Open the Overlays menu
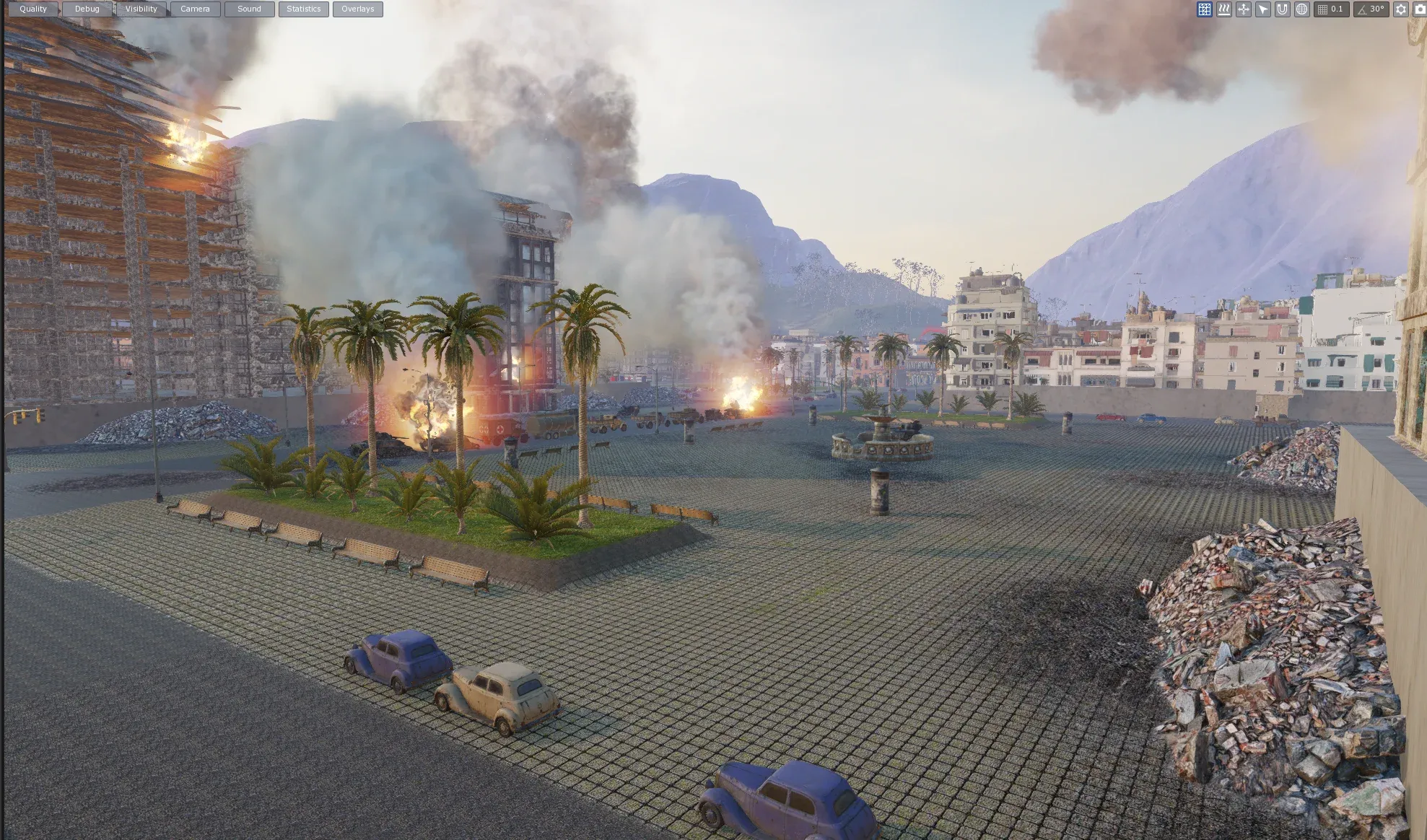The width and height of the screenshot is (1427, 840). click(x=357, y=9)
